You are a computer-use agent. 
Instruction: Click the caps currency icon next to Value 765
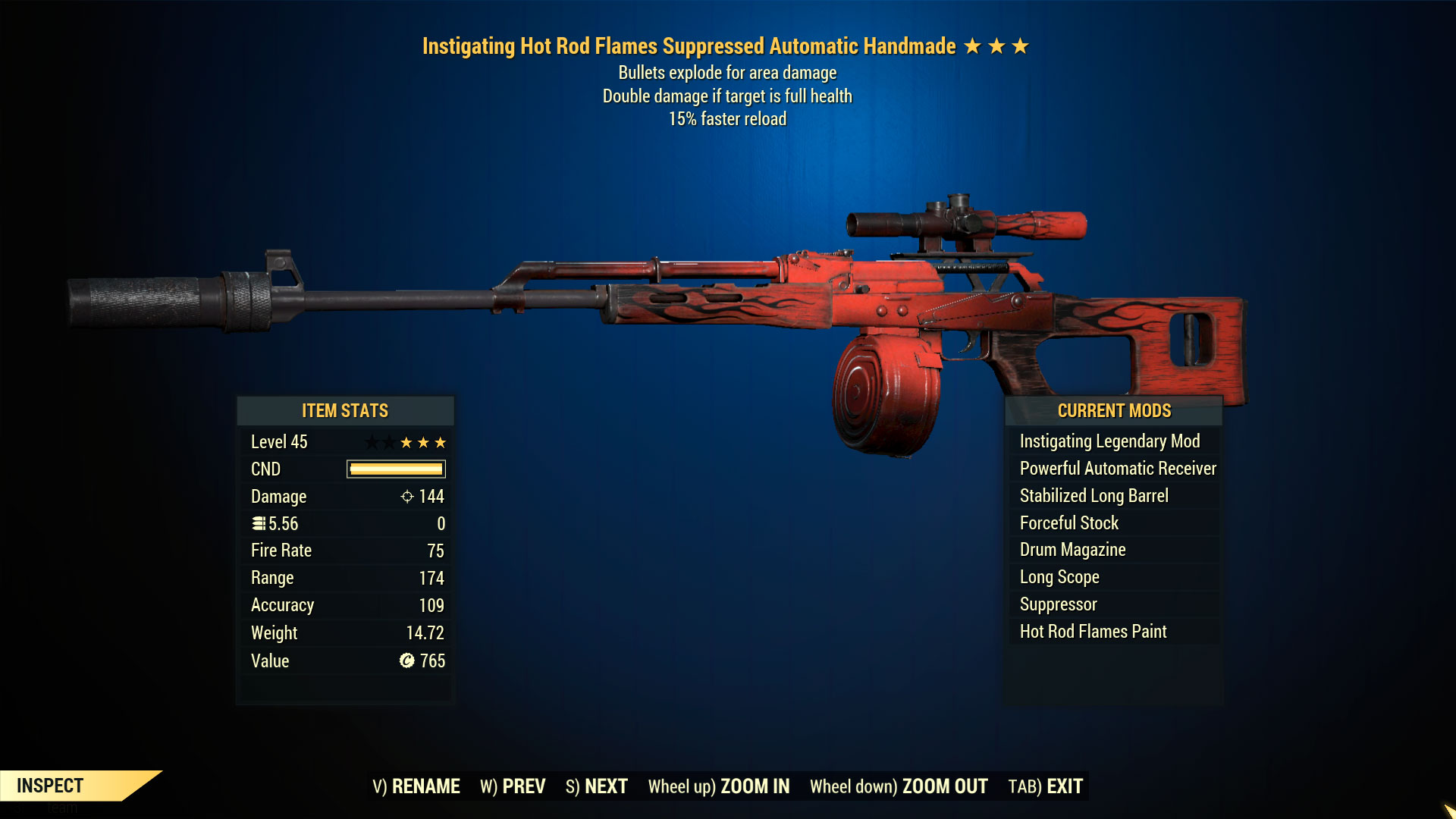pos(406,661)
